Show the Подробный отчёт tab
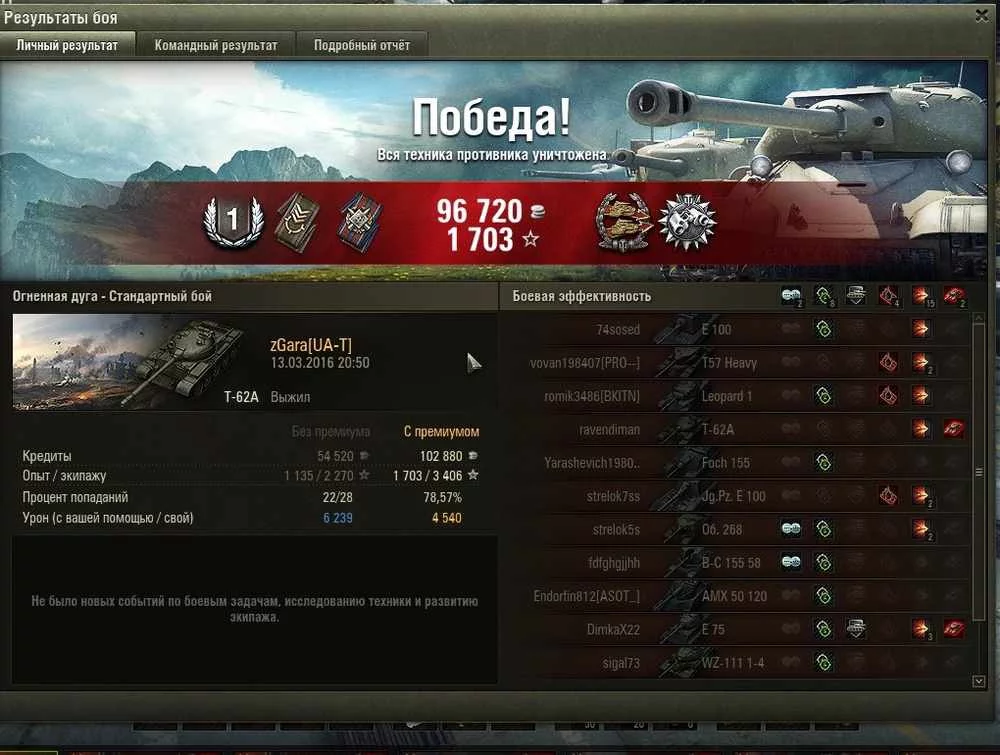The width and height of the screenshot is (1000, 755). pyautogui.click(x=361, y=46)
